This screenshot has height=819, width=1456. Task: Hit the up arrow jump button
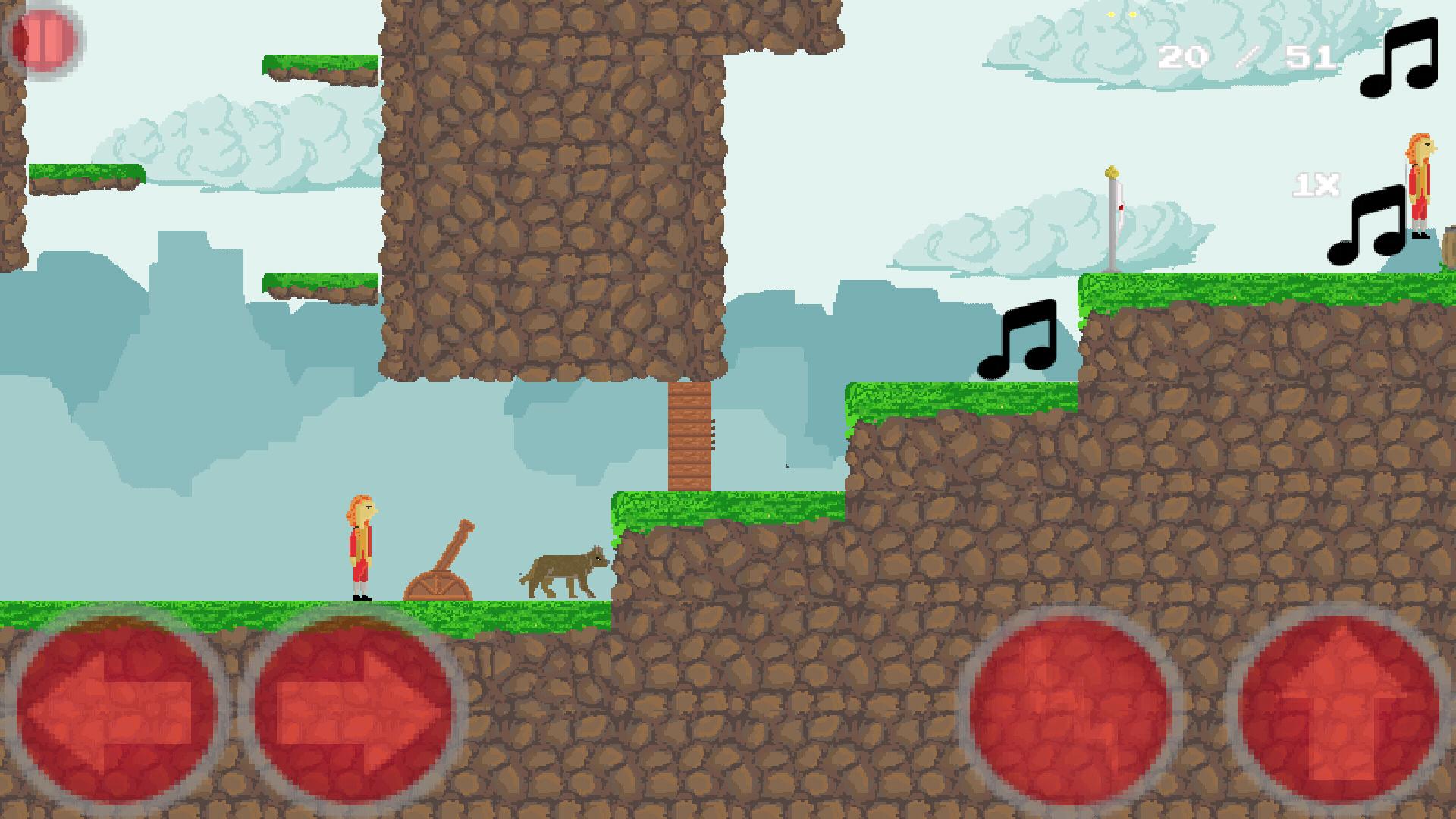click(1341, 707)
